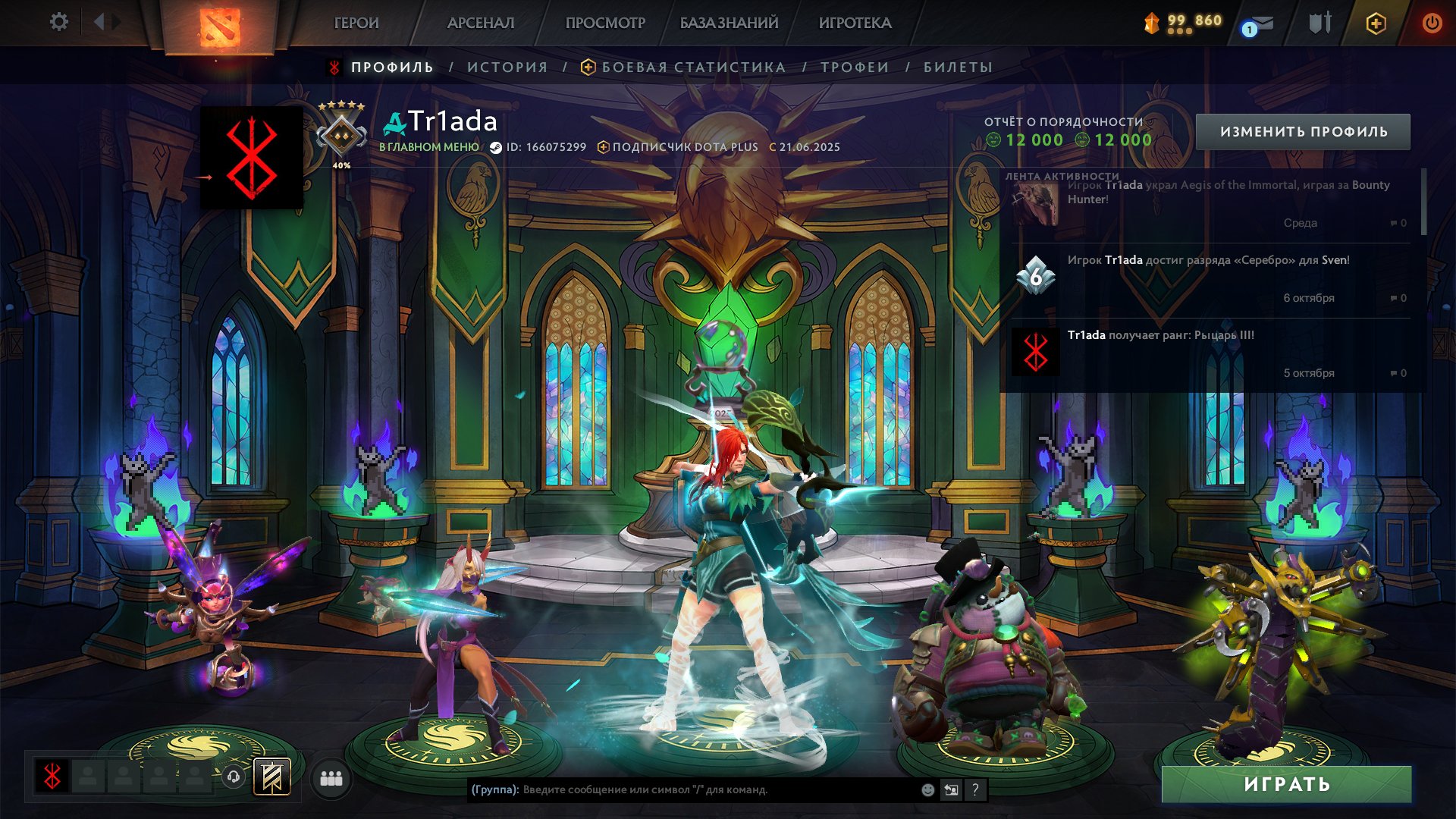Click the power off icon

point(1432,23)
